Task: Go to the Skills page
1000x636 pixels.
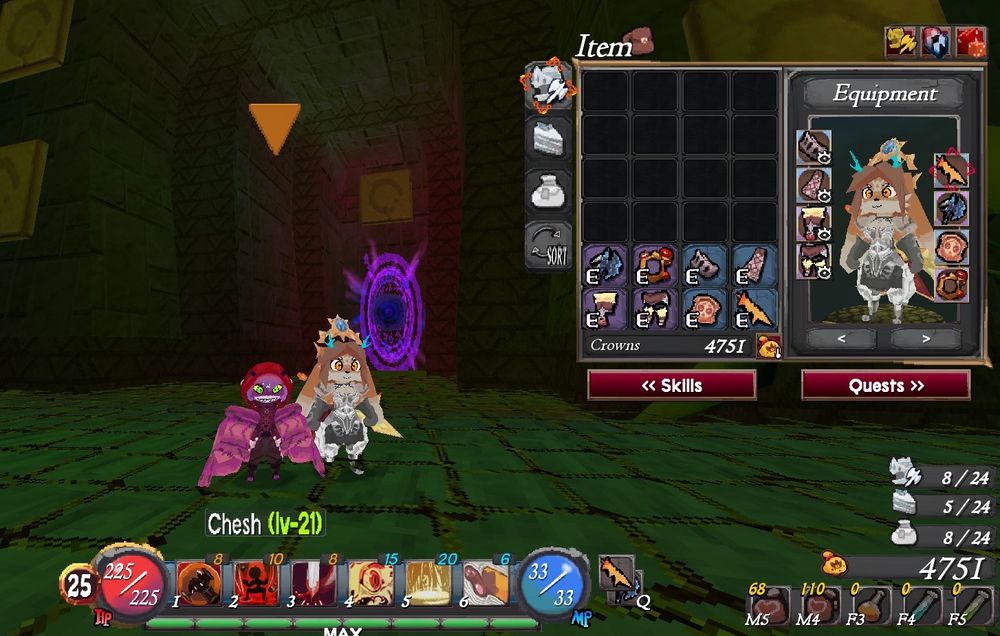Action: [671, 385]
